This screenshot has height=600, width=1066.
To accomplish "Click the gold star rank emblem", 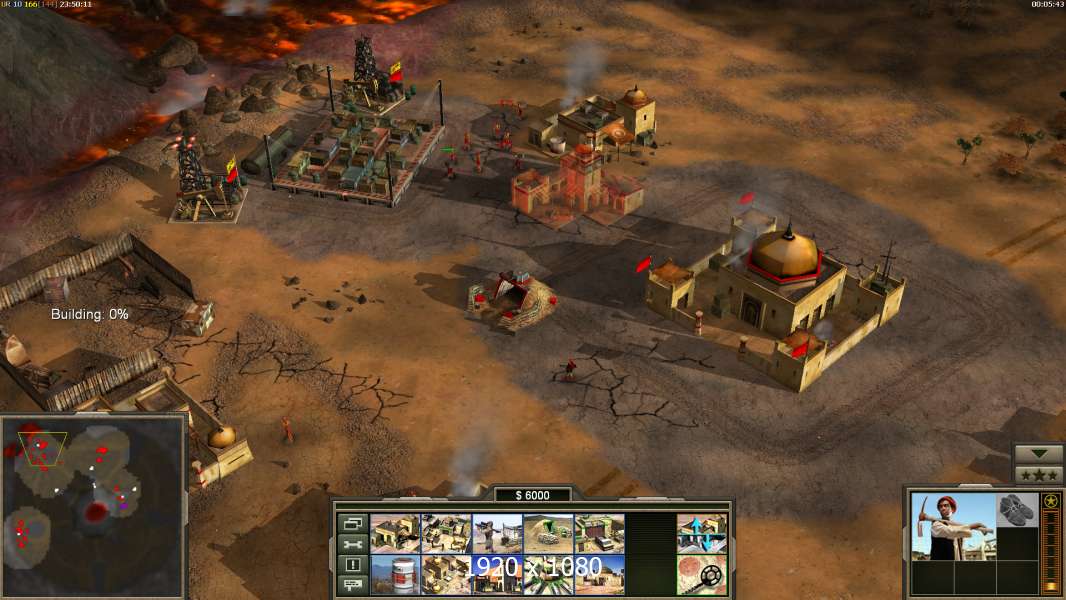I will [1050, 502].
